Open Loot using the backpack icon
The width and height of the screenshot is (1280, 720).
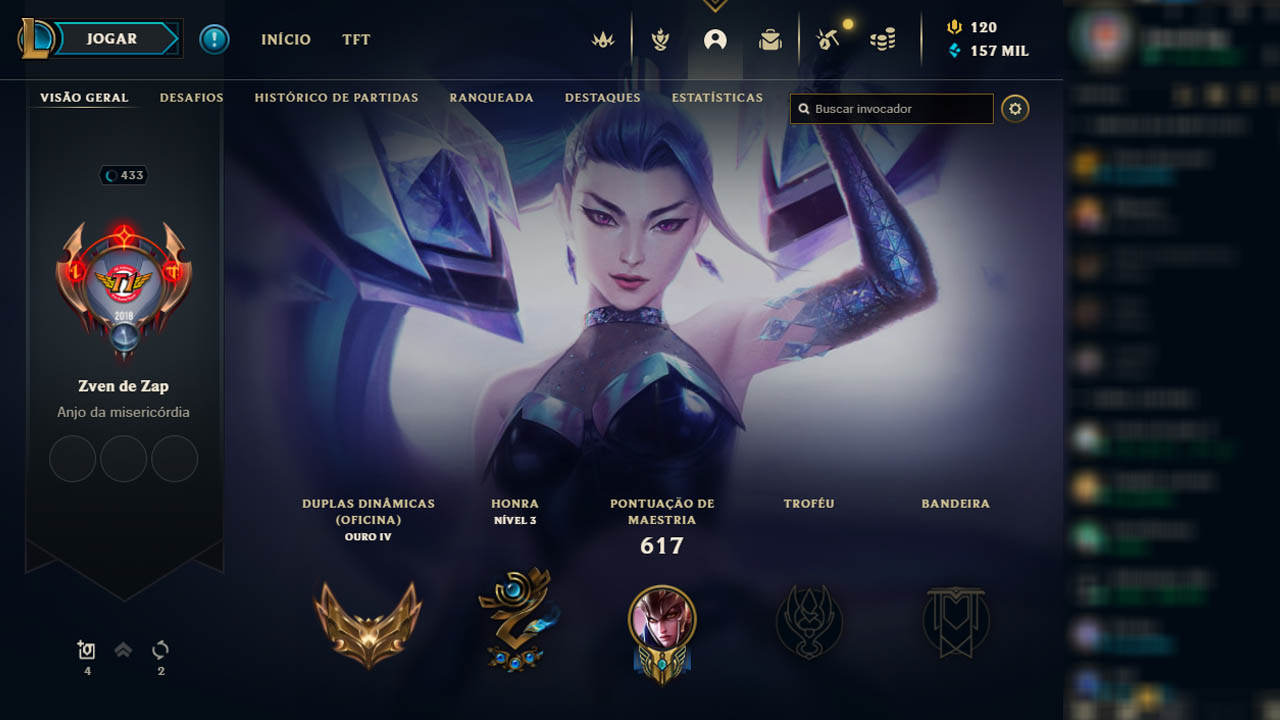[770, 40]
